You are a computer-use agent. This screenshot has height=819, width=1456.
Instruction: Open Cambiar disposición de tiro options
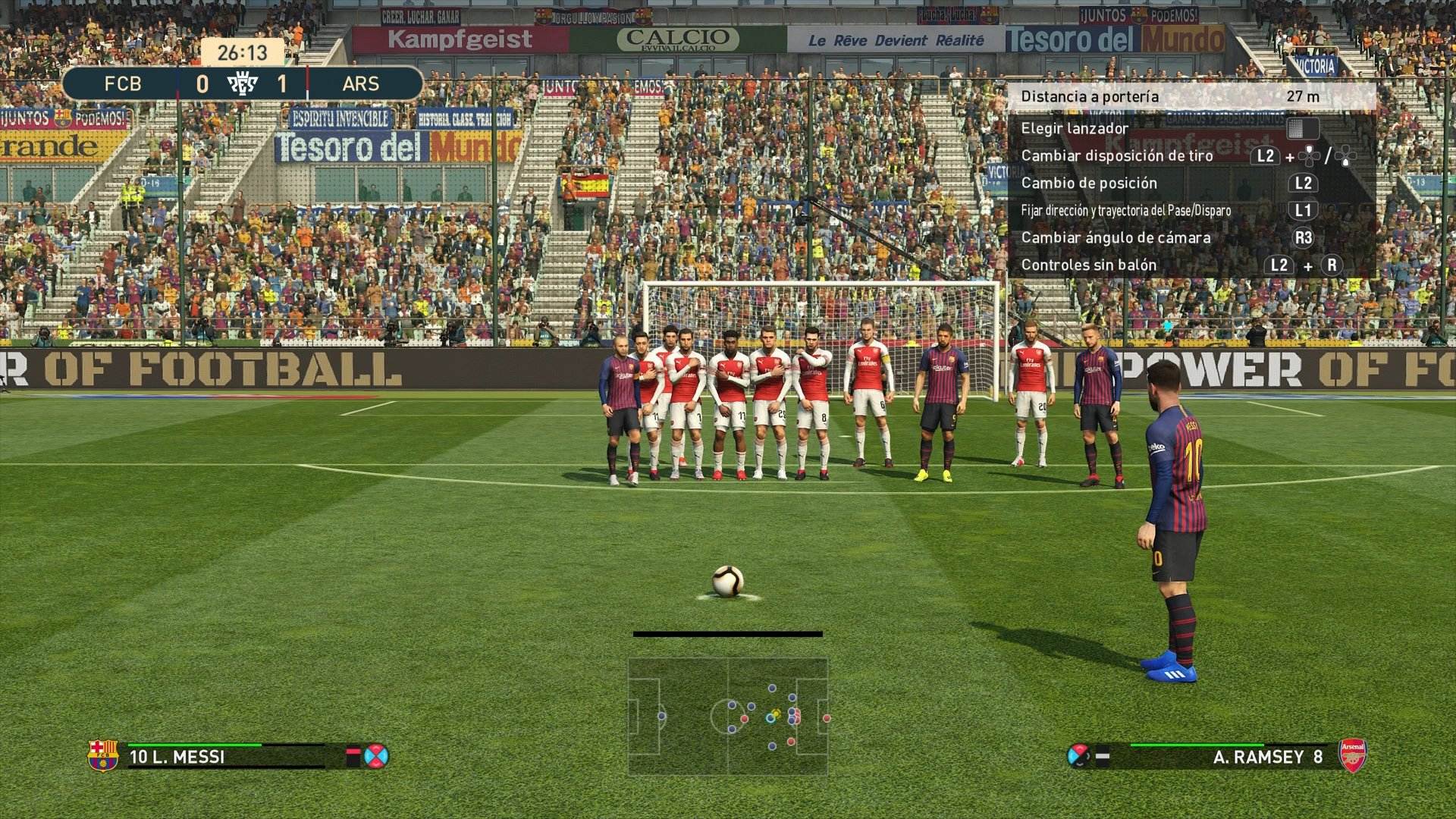tap(1119, 155)
